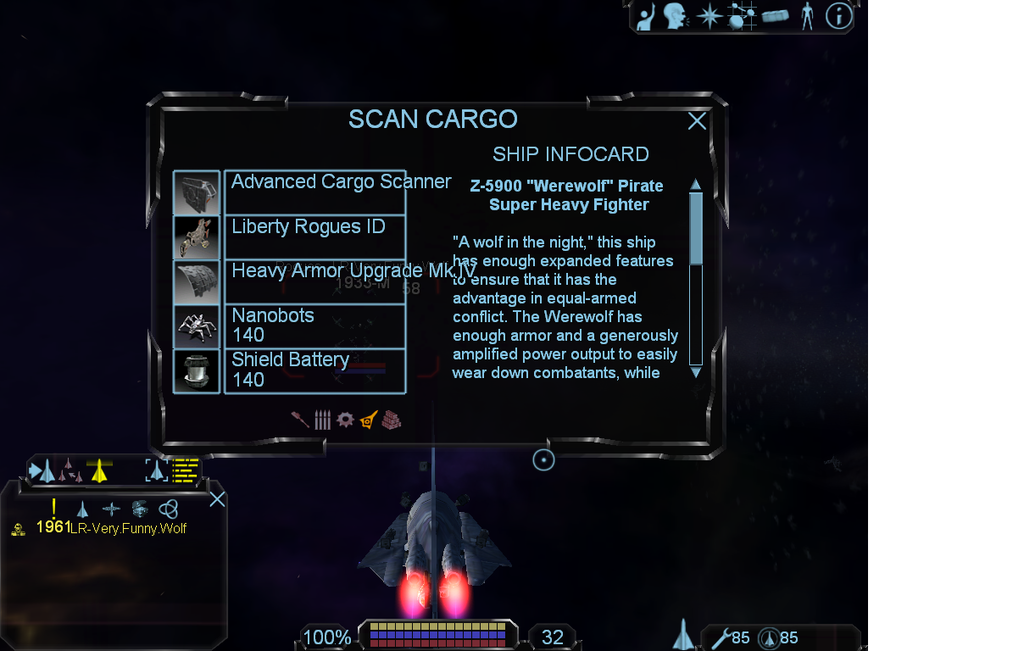Image resolution: width=1024 pixels, height=651 pixels.
Task: Open the information icon in the top bar
Action: 838,16
